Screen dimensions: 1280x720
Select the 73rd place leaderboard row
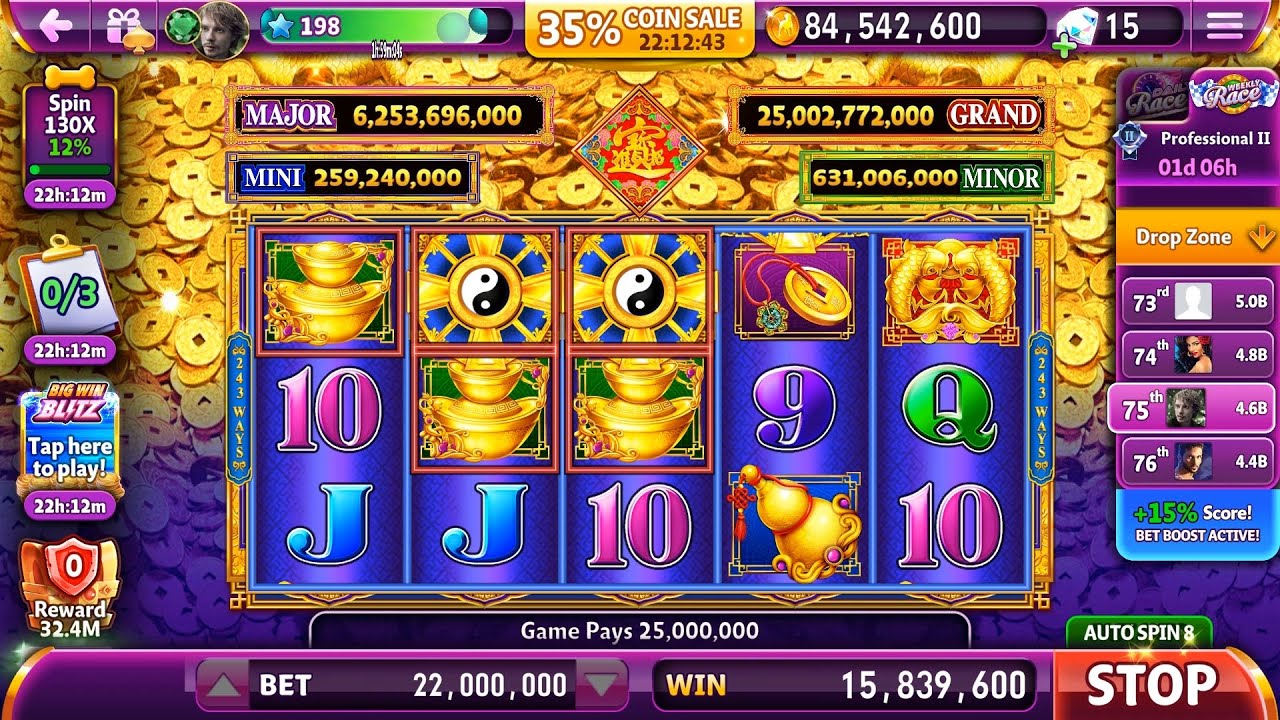coord(1197,301)
